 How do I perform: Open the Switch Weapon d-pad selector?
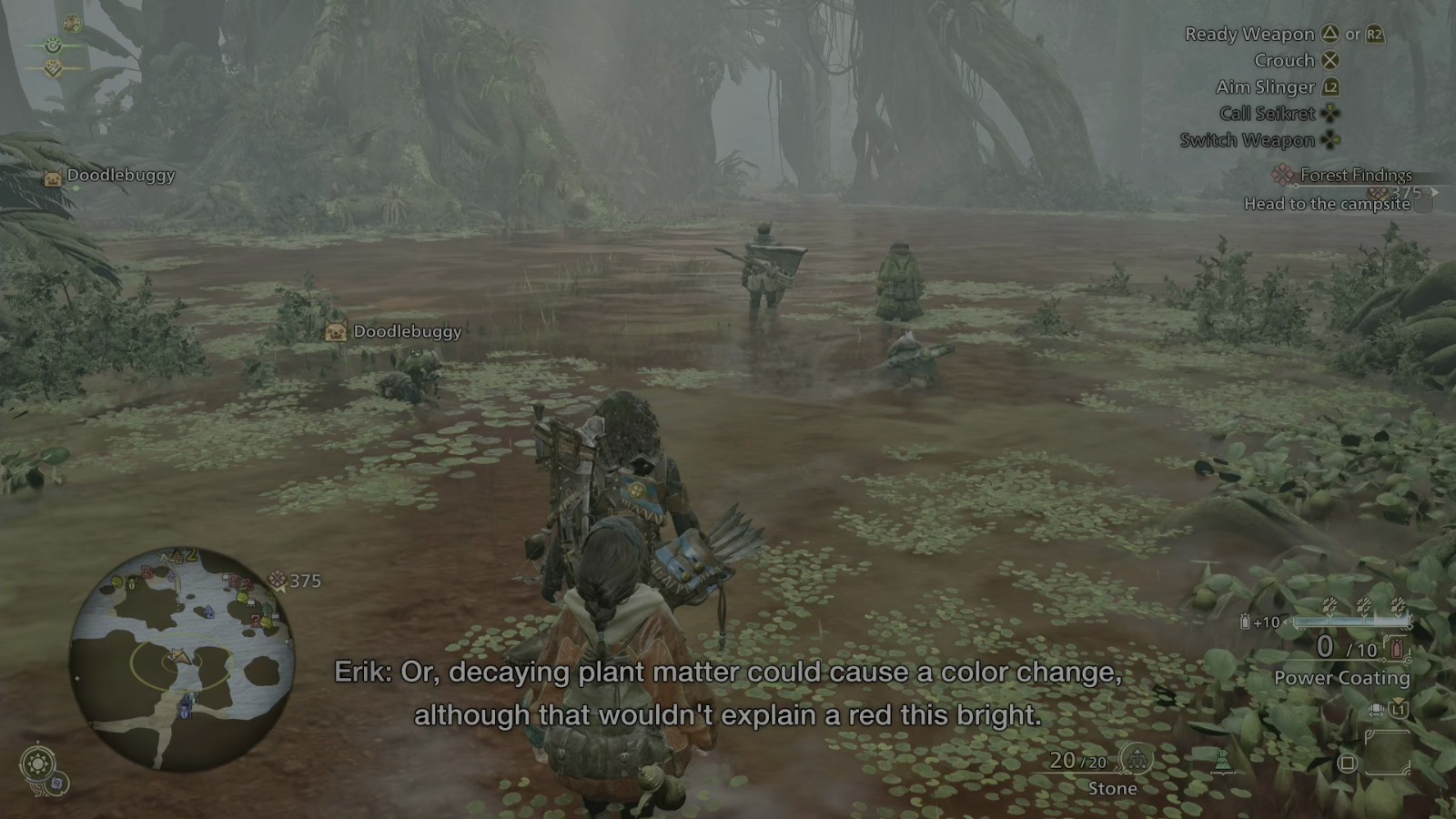[1331, 140]
